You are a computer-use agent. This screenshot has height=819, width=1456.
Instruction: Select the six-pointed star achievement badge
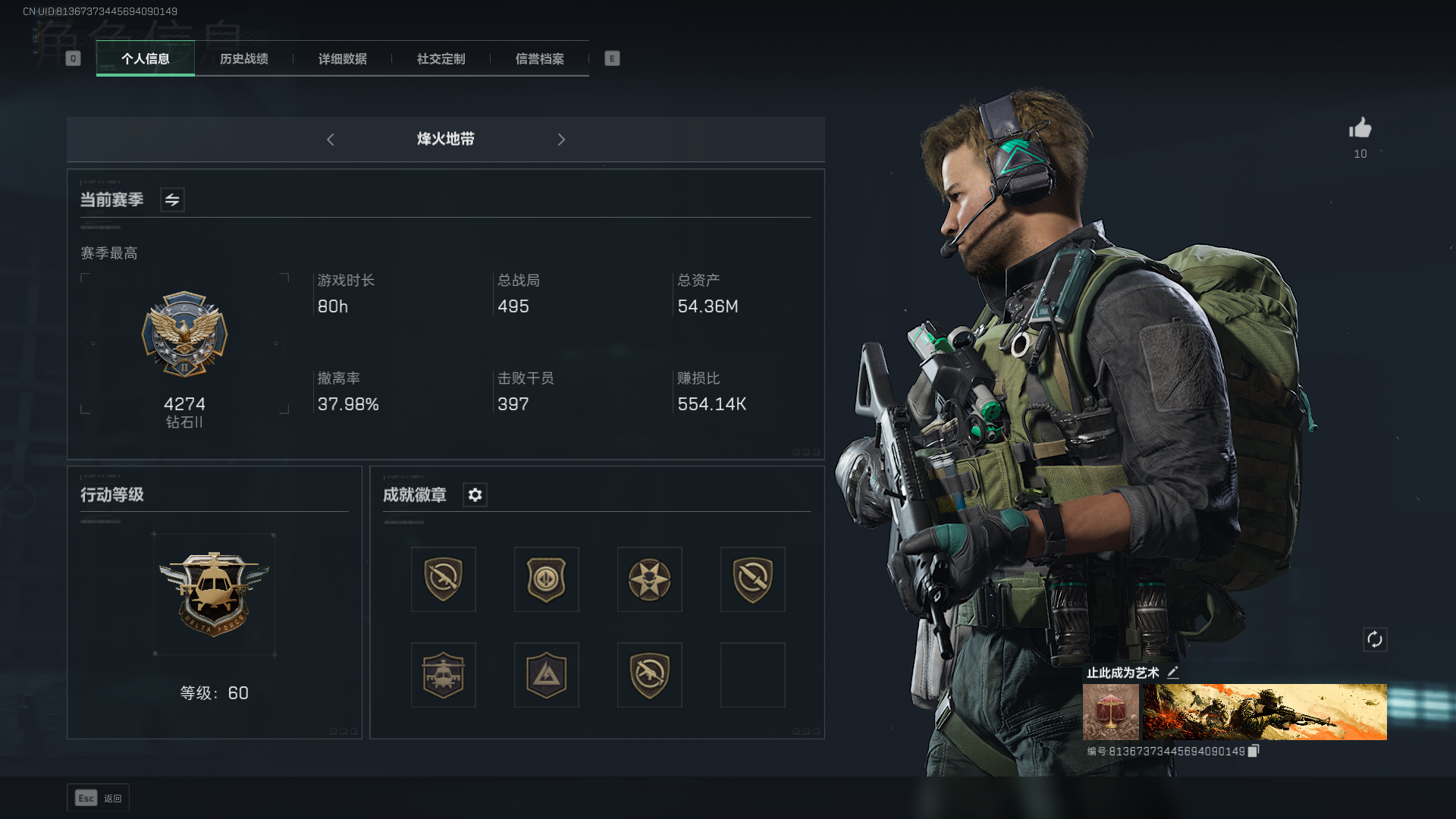click(650, 579)
